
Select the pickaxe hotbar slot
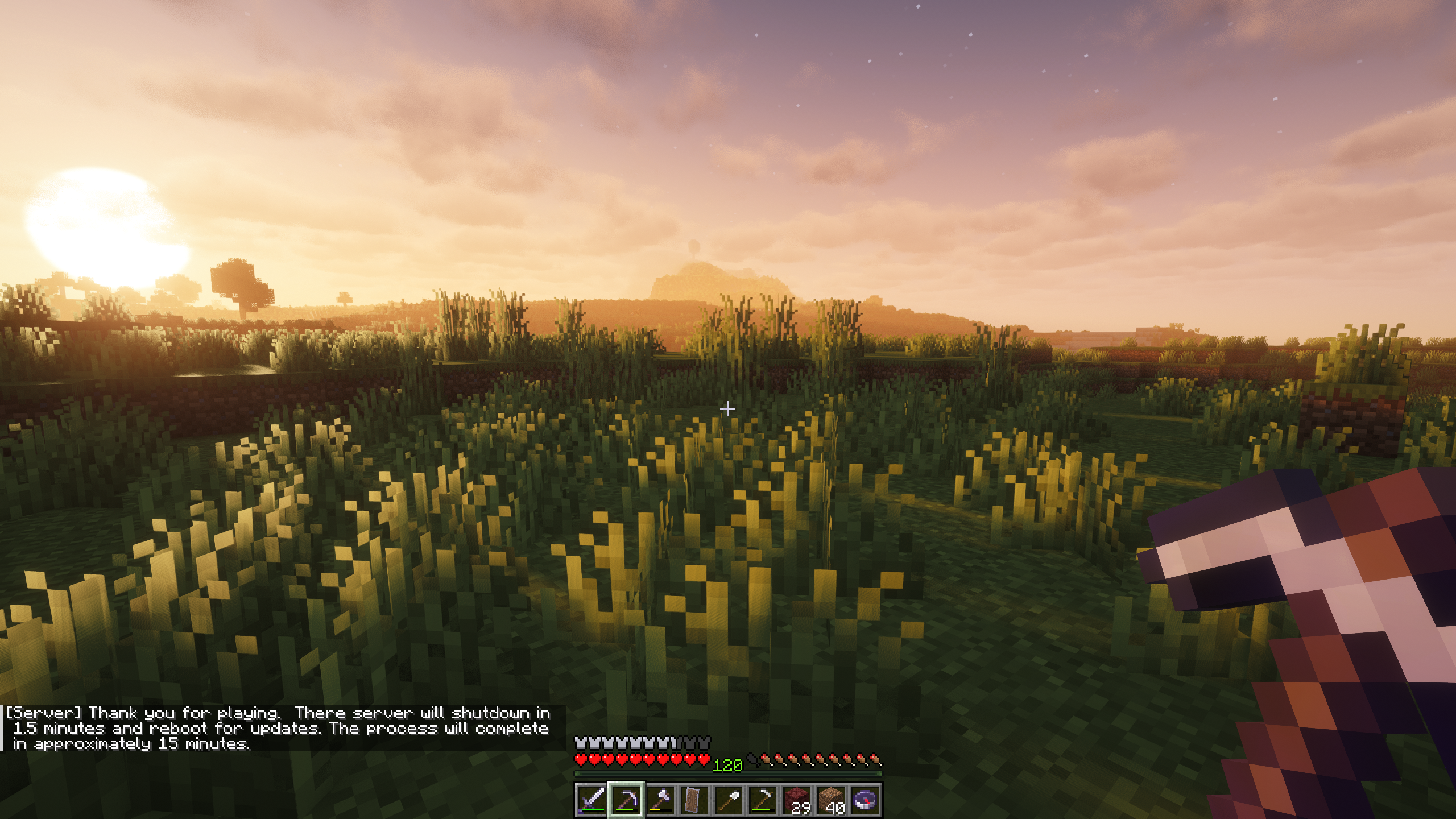pyautogui.click(x=626, y=799)
